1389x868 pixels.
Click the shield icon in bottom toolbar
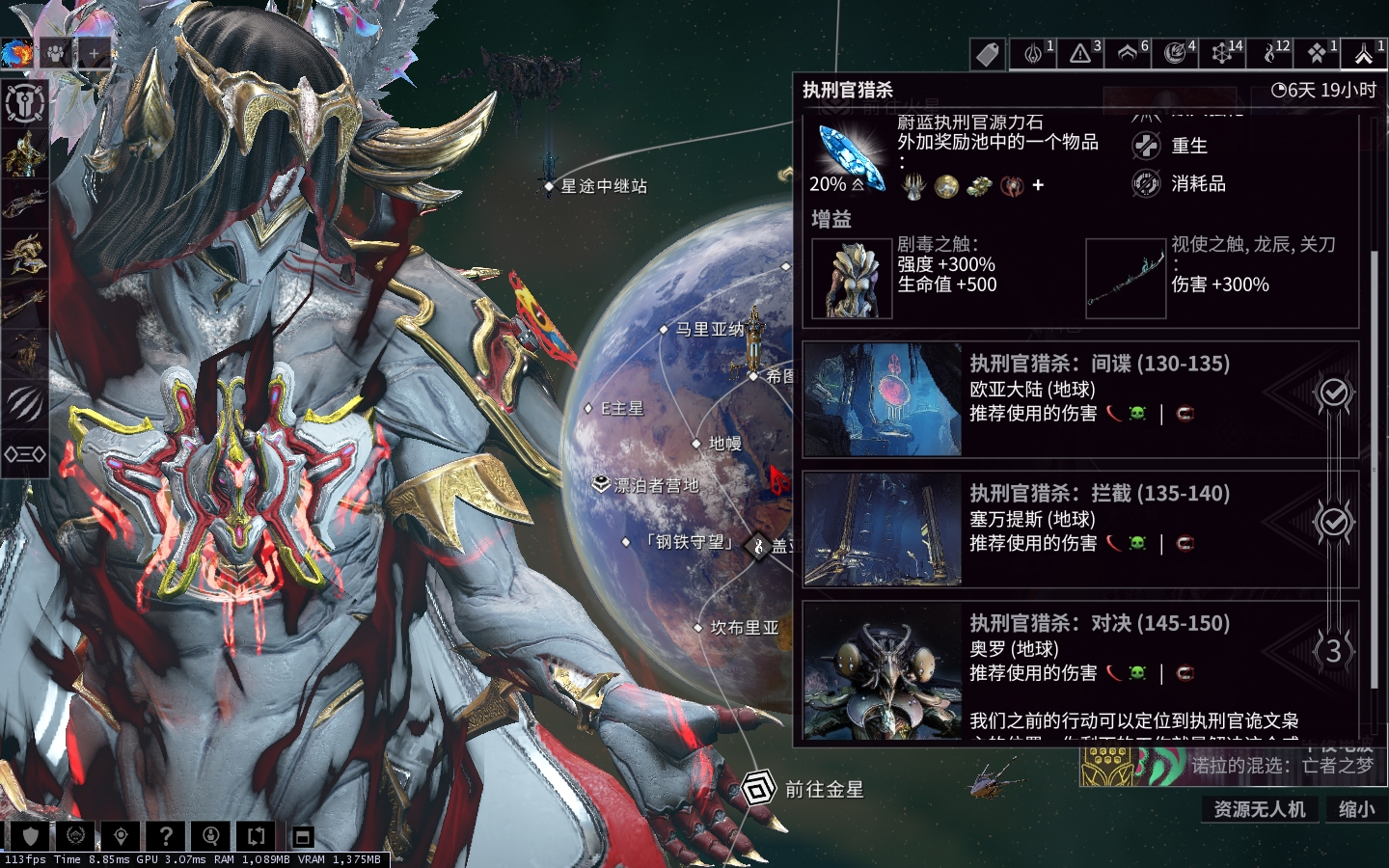tap(30, 836)
